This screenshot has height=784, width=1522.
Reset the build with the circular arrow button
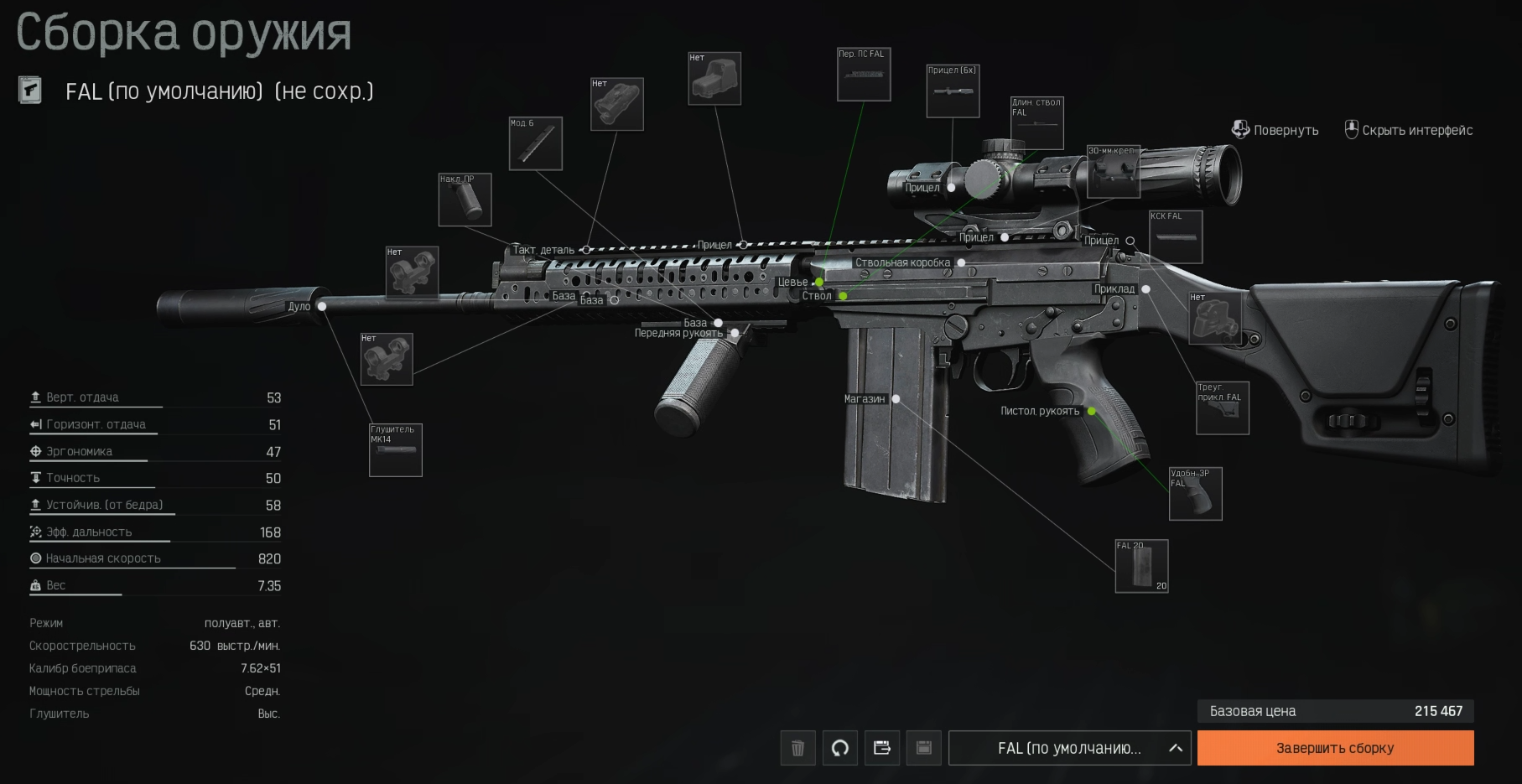(839, 748)
